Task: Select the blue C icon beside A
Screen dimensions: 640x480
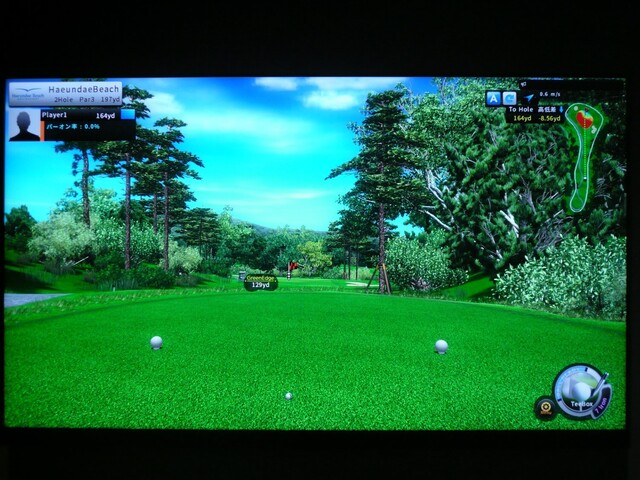Action: coord(509,98)
